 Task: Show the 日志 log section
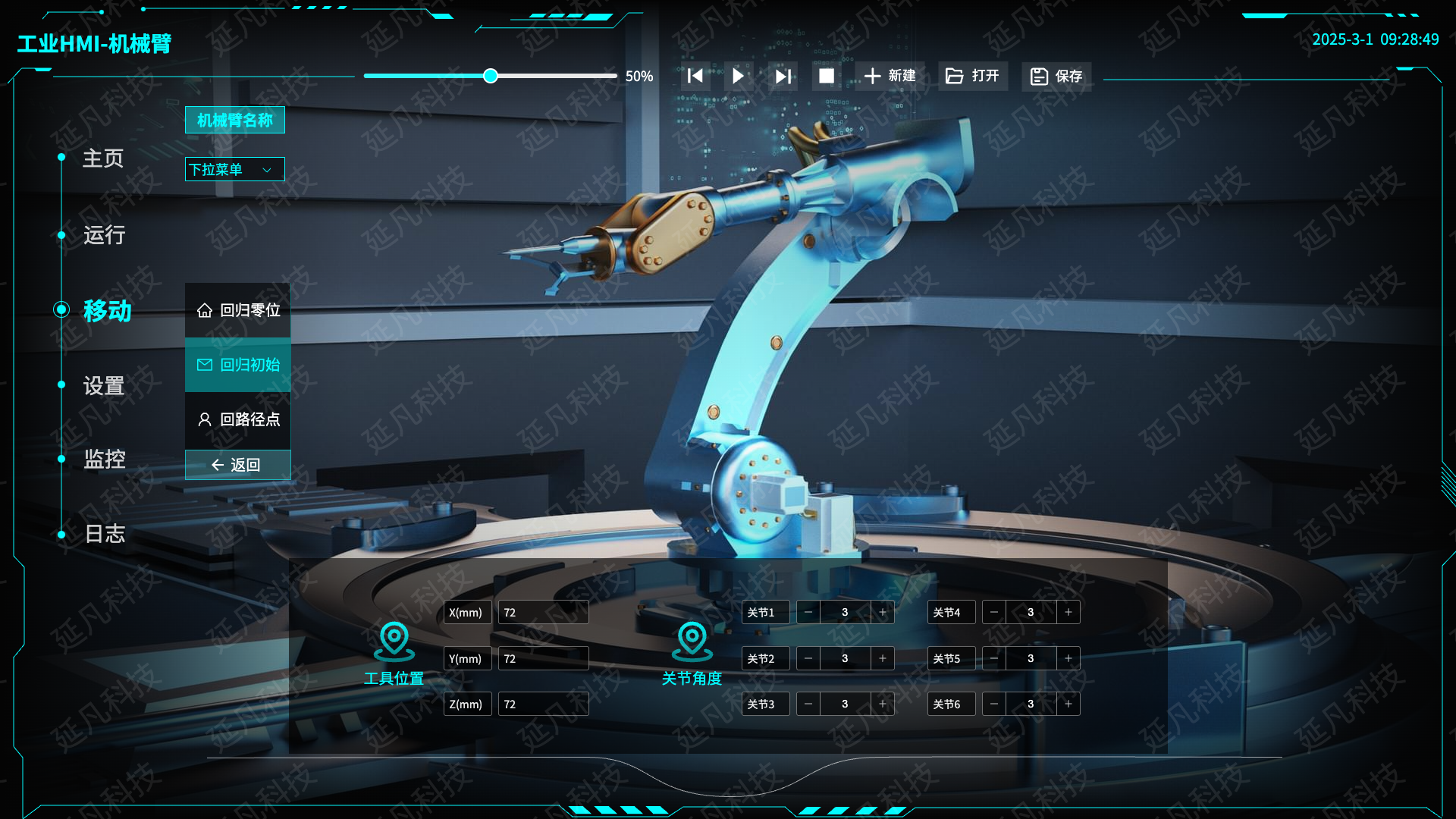(x=104, y=534)
